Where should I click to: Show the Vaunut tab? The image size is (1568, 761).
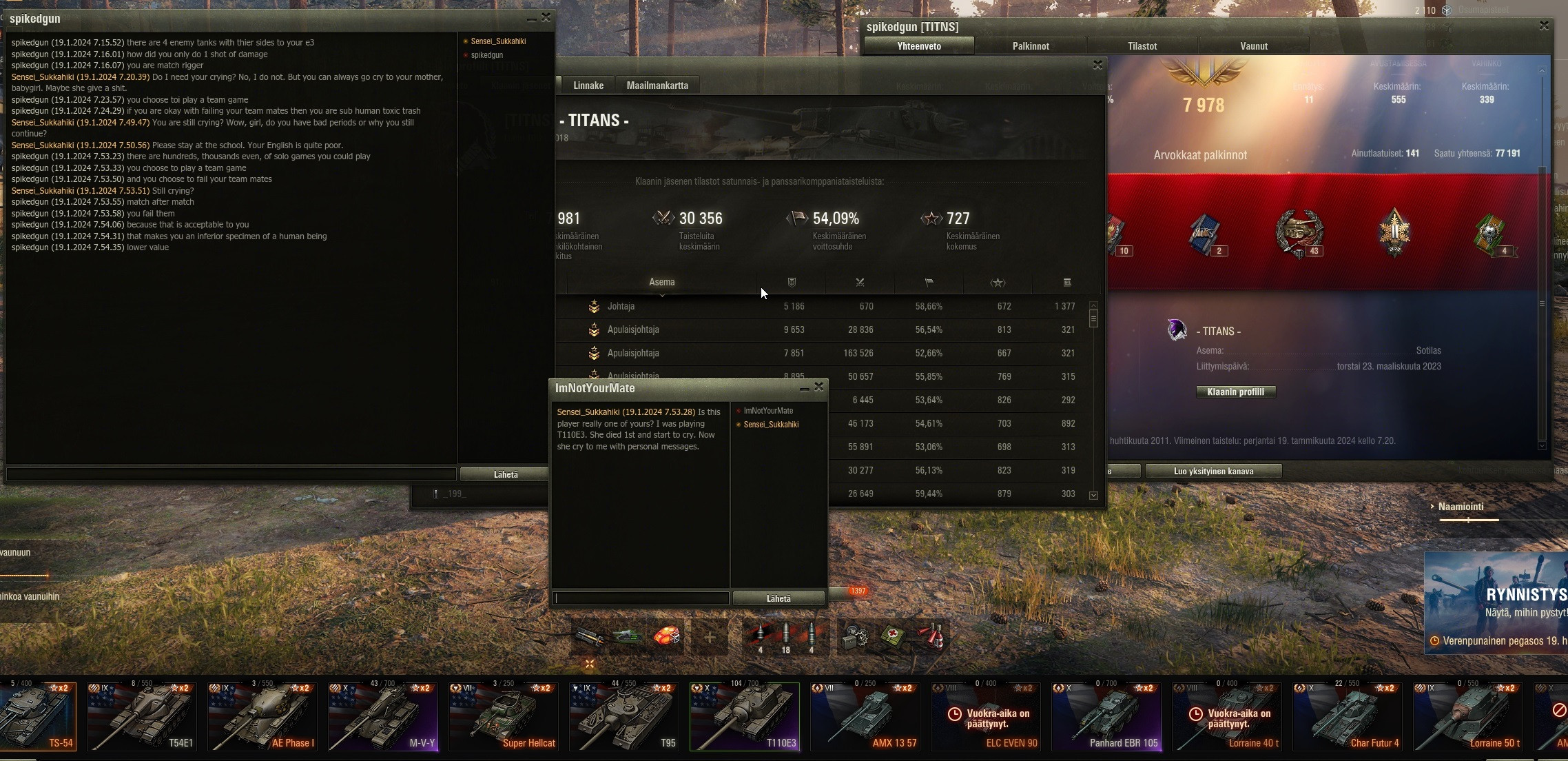[x=1254, y=46]
